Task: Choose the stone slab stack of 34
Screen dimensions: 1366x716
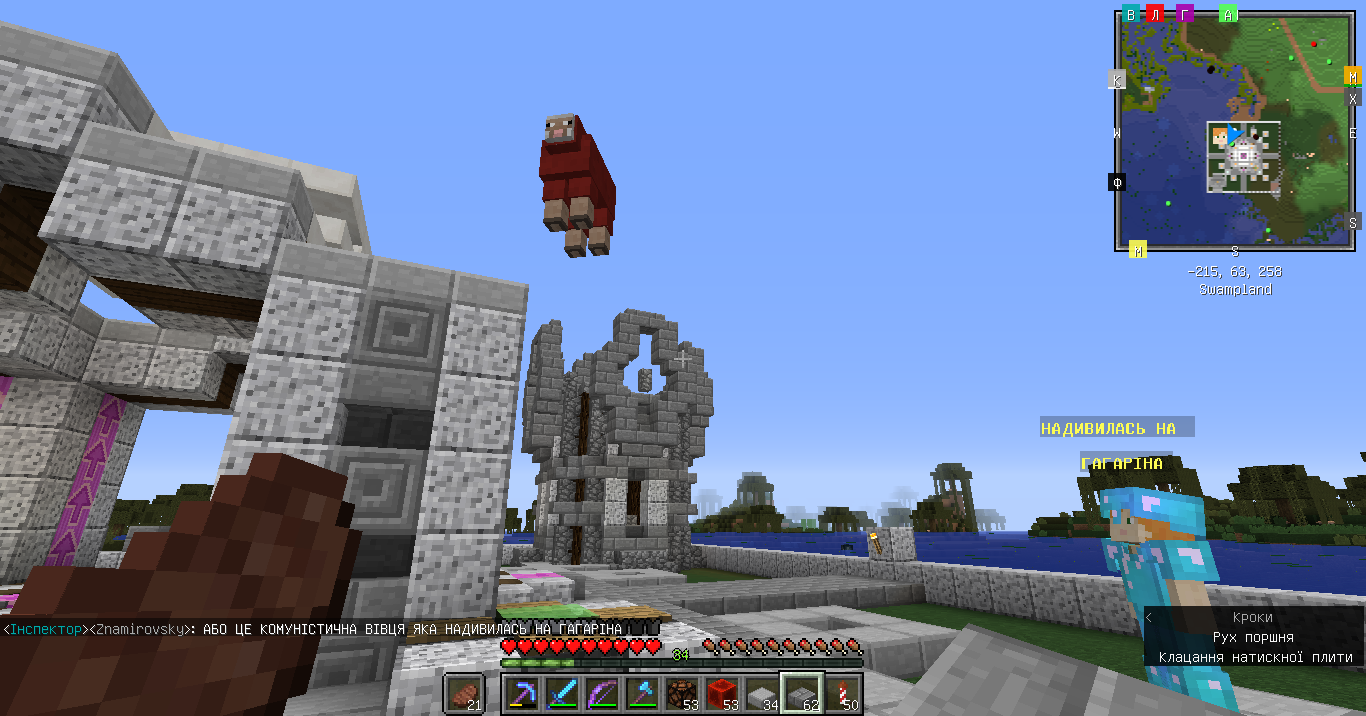Action: click(762, 693)
